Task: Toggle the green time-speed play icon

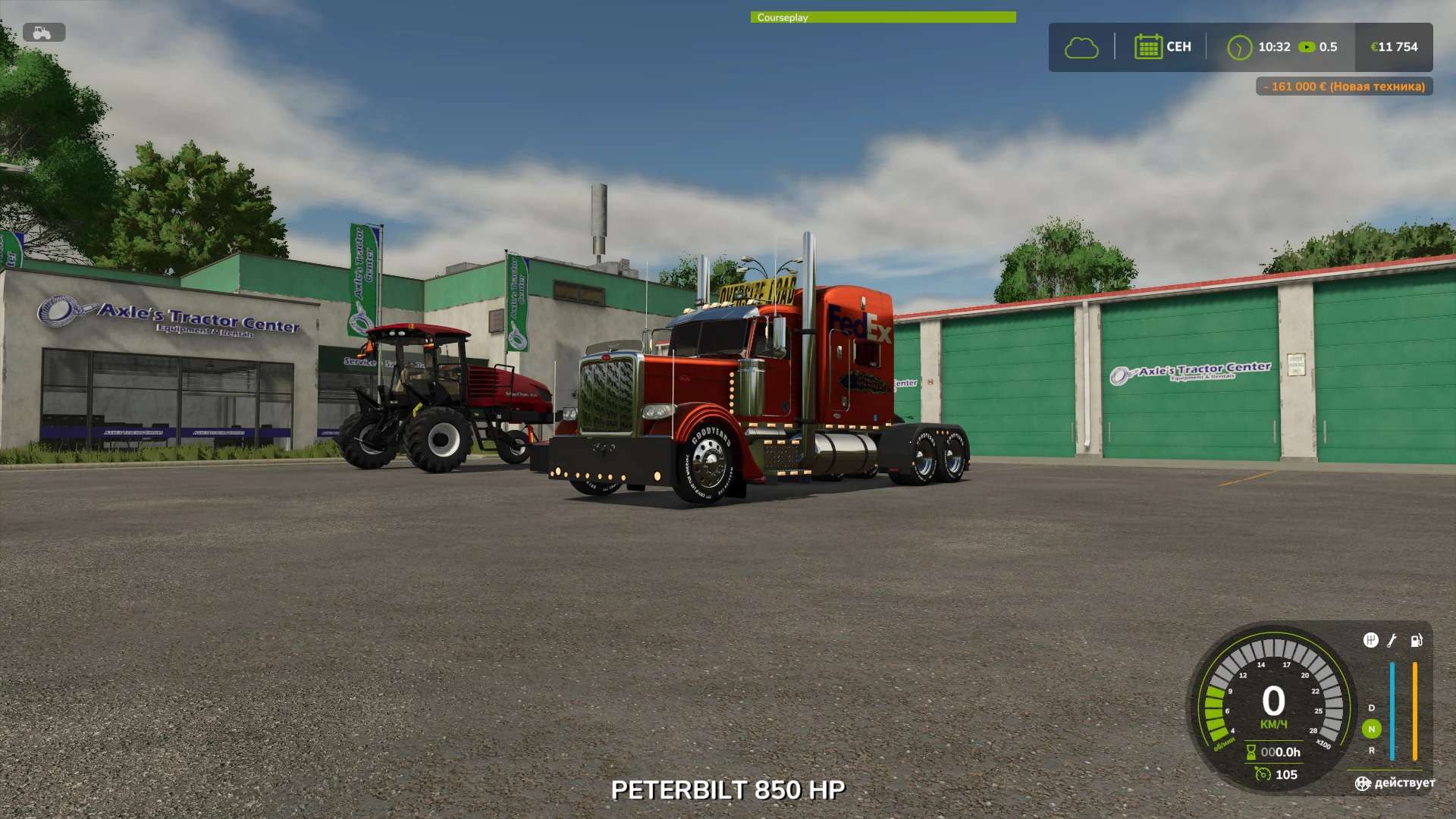Action: [1307, 47]
